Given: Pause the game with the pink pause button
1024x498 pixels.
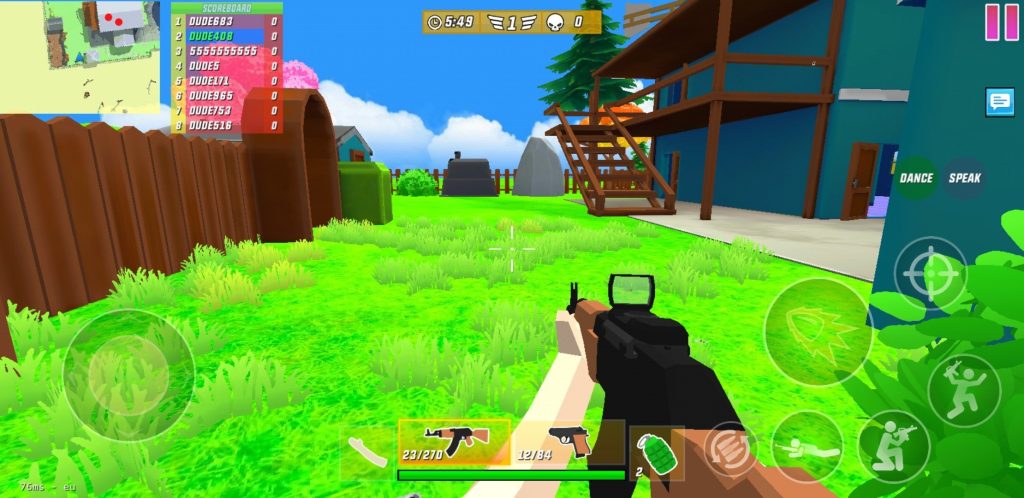Looking at the screenshot, I should click(x=1001, y=21).
